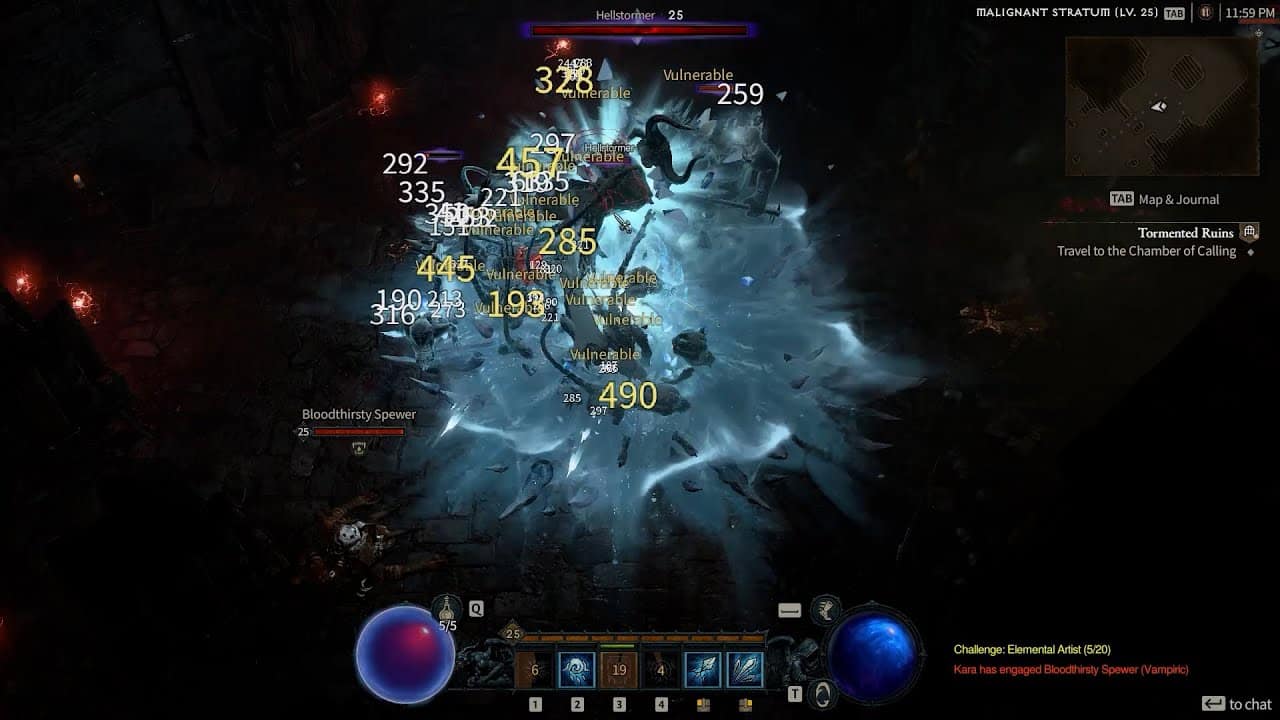This screenshot has height=720, width=1280.
Task: Select the 'Tormented Ruins' quest title
Action: (x=1187, y=232)
